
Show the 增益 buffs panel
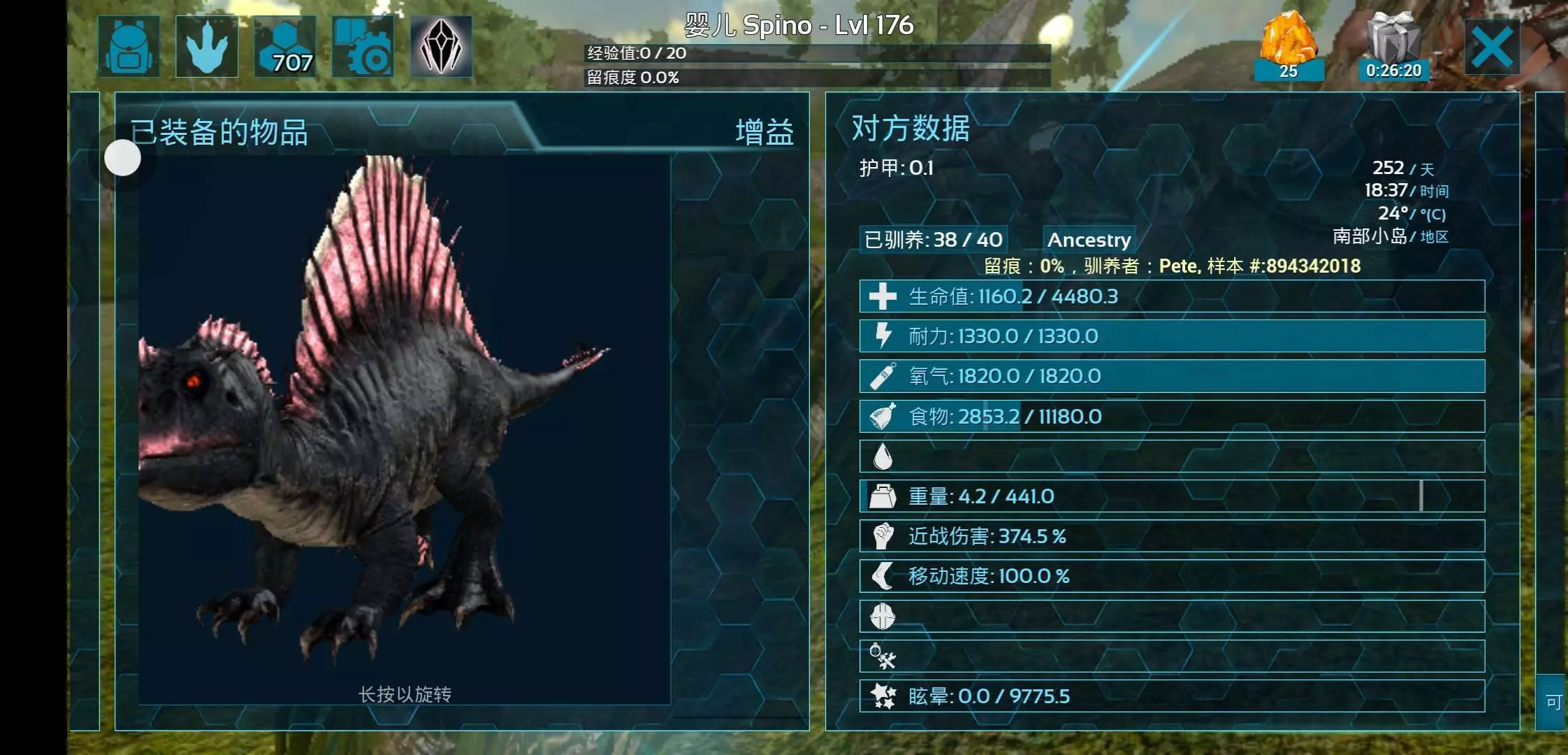pos(764,132)
